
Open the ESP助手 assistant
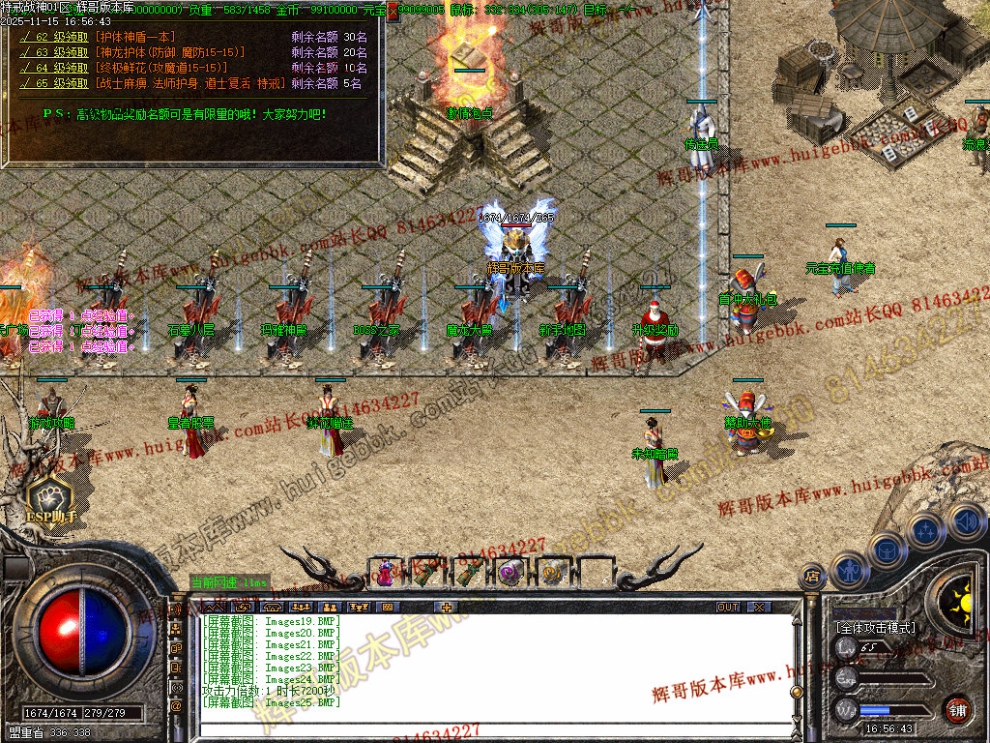pos(51,499)
